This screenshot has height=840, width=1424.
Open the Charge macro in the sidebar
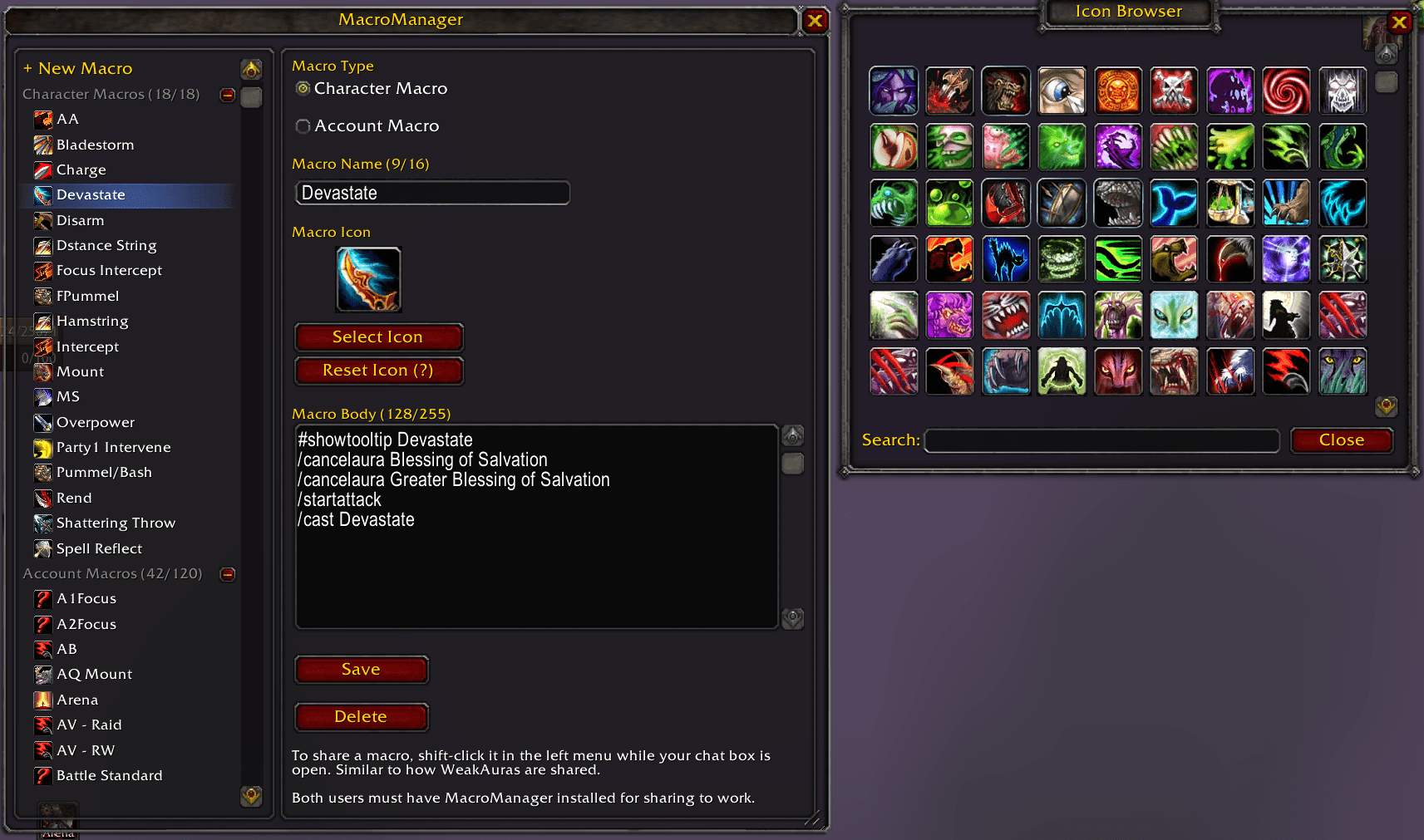coord(81,169)
